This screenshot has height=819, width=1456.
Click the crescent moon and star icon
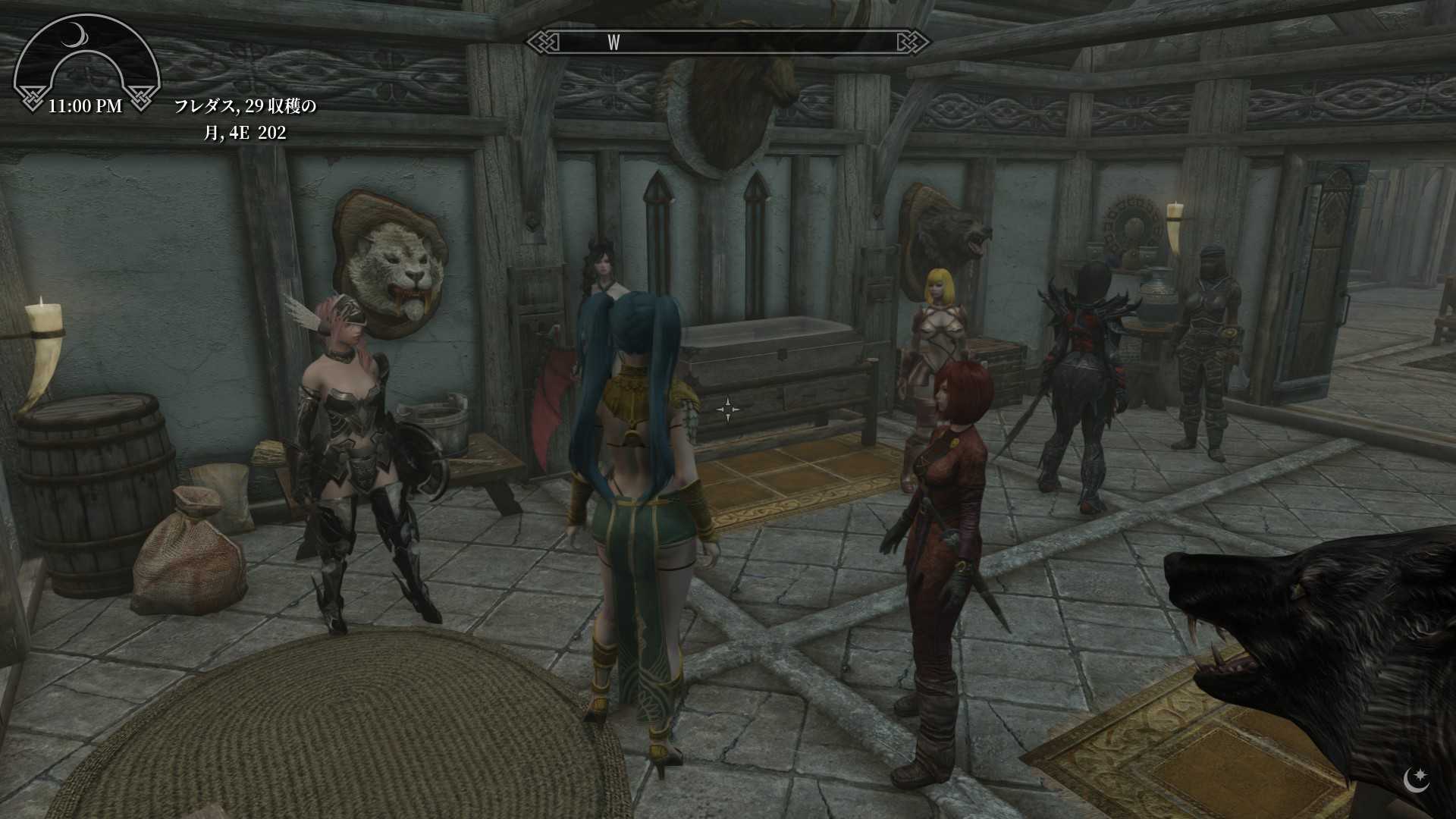click(1416, 780)
